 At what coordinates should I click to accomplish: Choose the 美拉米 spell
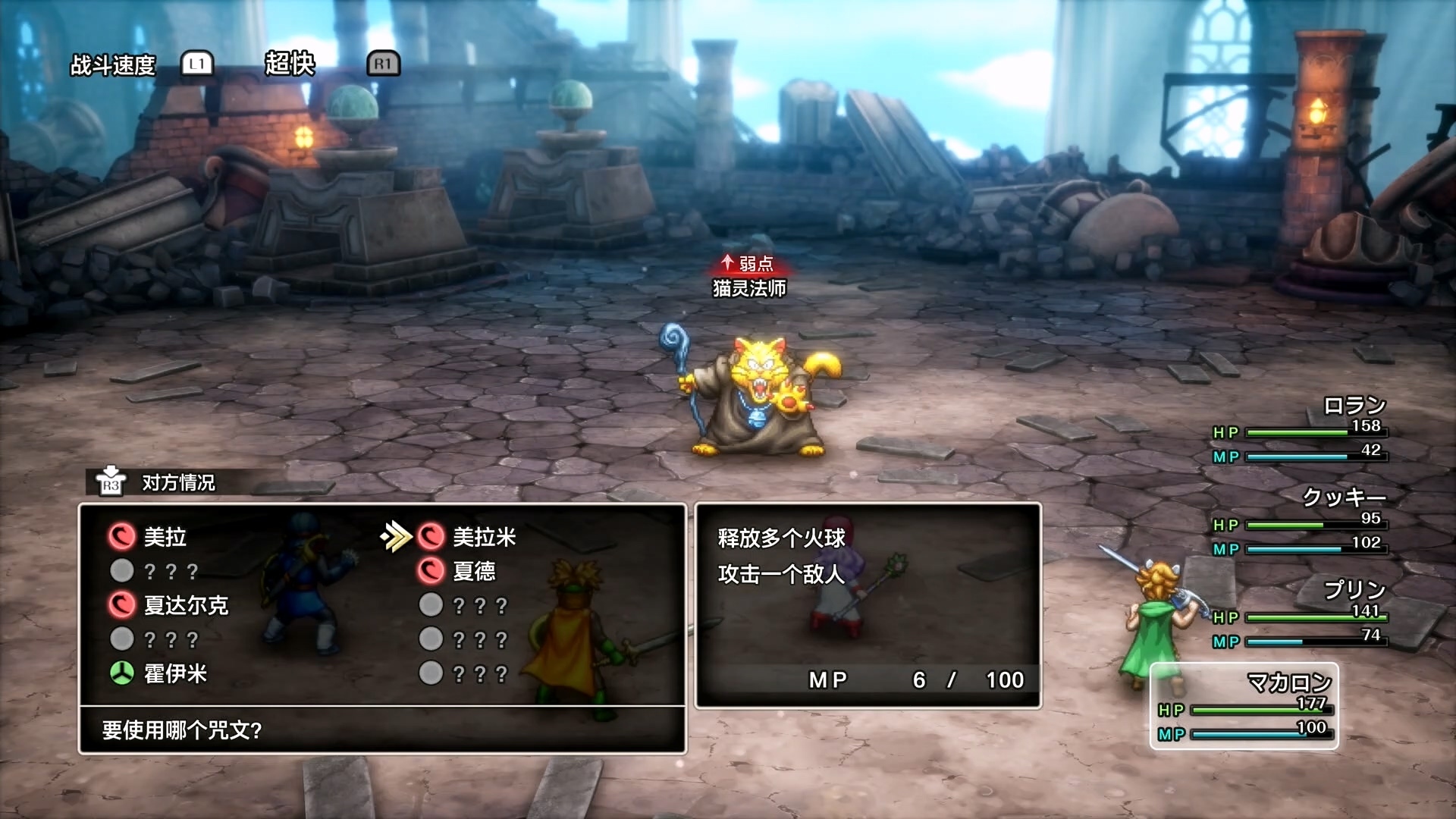tap(483, 537)
